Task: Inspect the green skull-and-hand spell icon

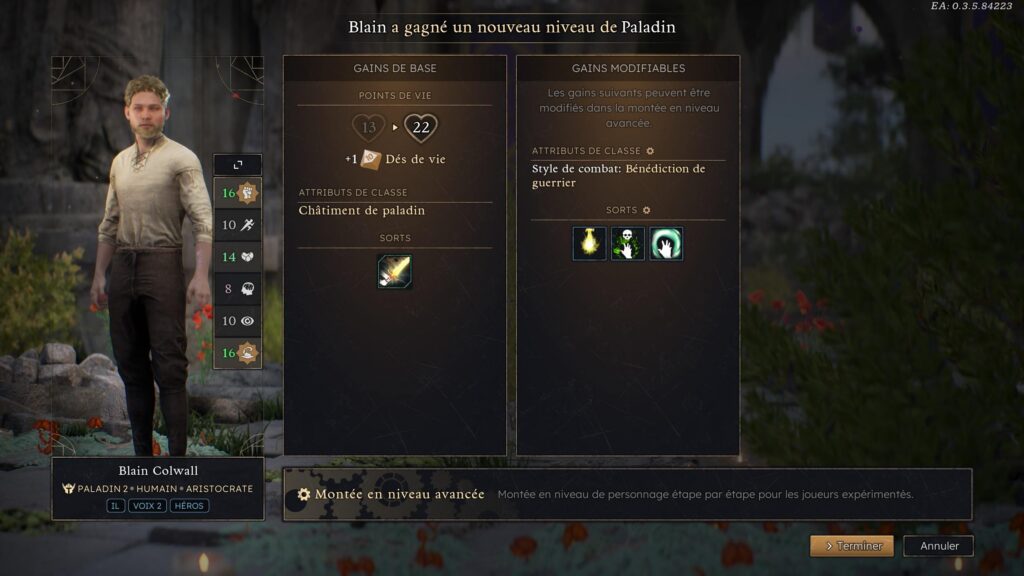Action: (628, 244)
